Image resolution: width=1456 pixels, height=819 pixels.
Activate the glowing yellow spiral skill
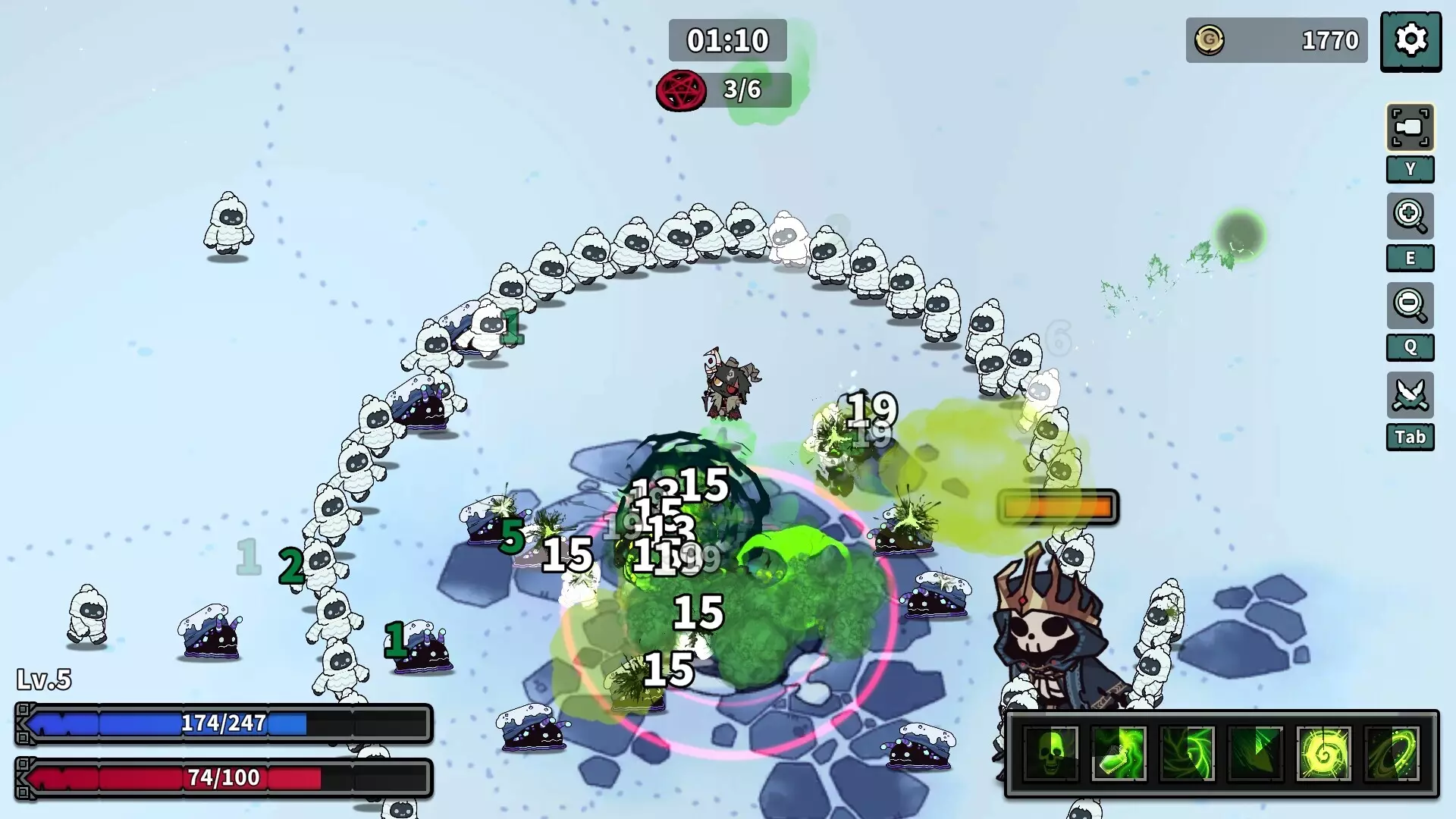click(1323, 753)
